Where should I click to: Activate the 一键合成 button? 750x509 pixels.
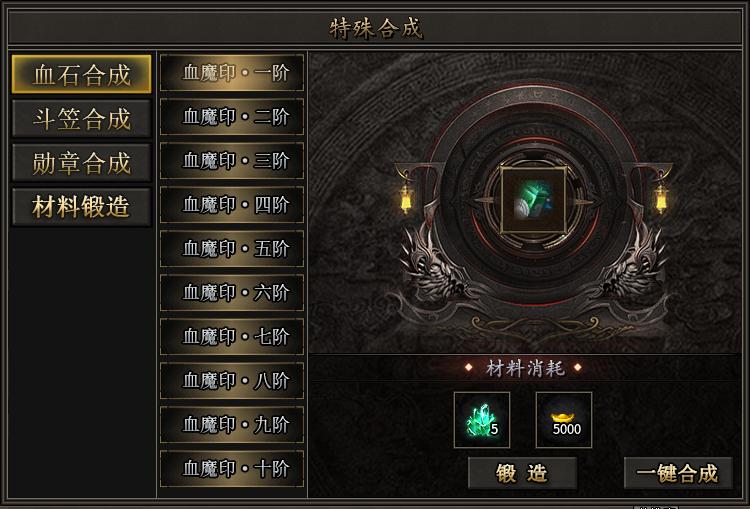677,473
